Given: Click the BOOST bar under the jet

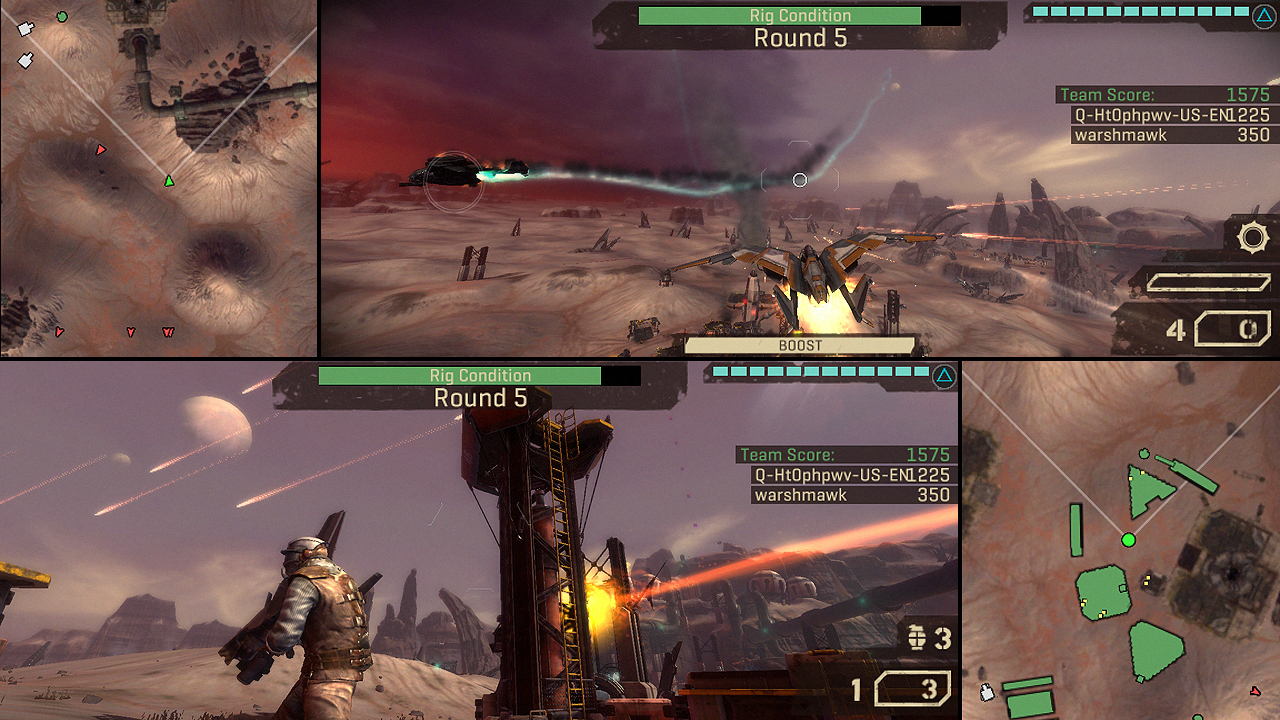Looking at the screenshot, I should (x=800, y=345).
